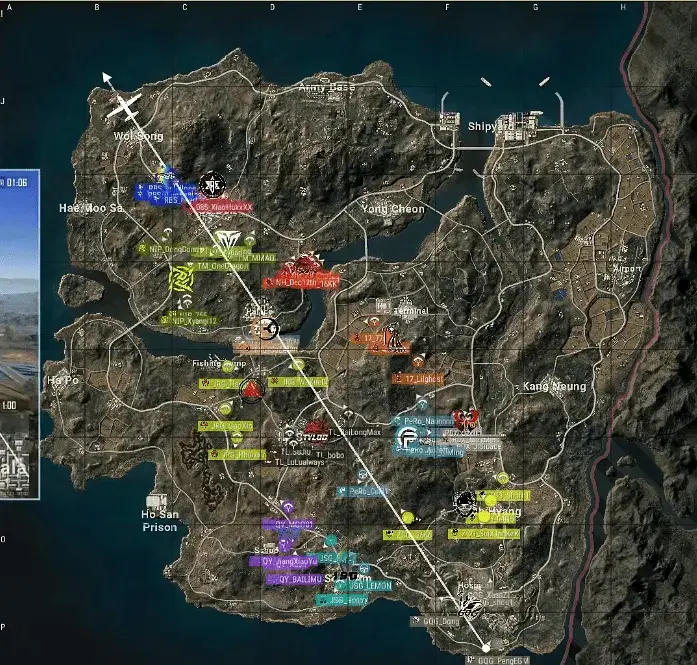Click the white airplane icon on the map
This screenshot has width=697, height=665.
pyautogui.click(x=124, y=106)
